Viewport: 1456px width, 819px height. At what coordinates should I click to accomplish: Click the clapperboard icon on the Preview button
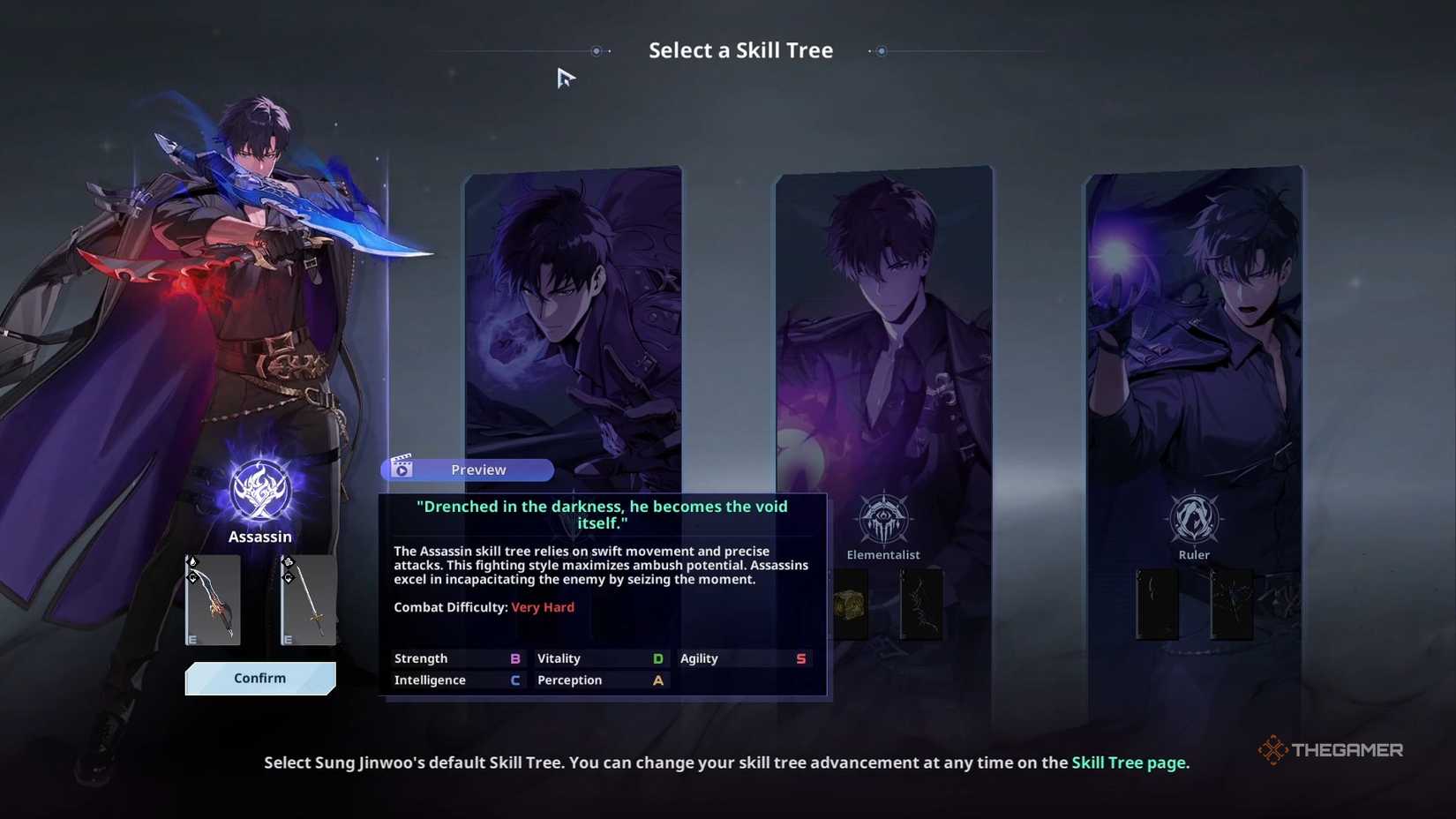pos(404,469)
